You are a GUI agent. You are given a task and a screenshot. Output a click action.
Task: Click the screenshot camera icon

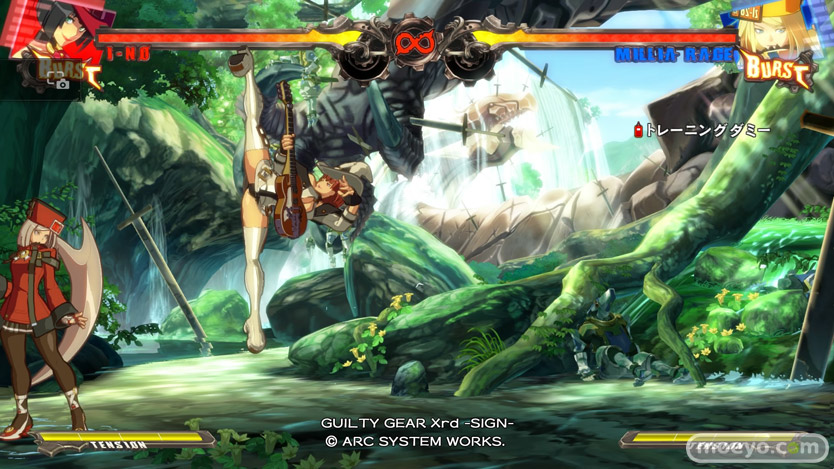tap(62, 84)
